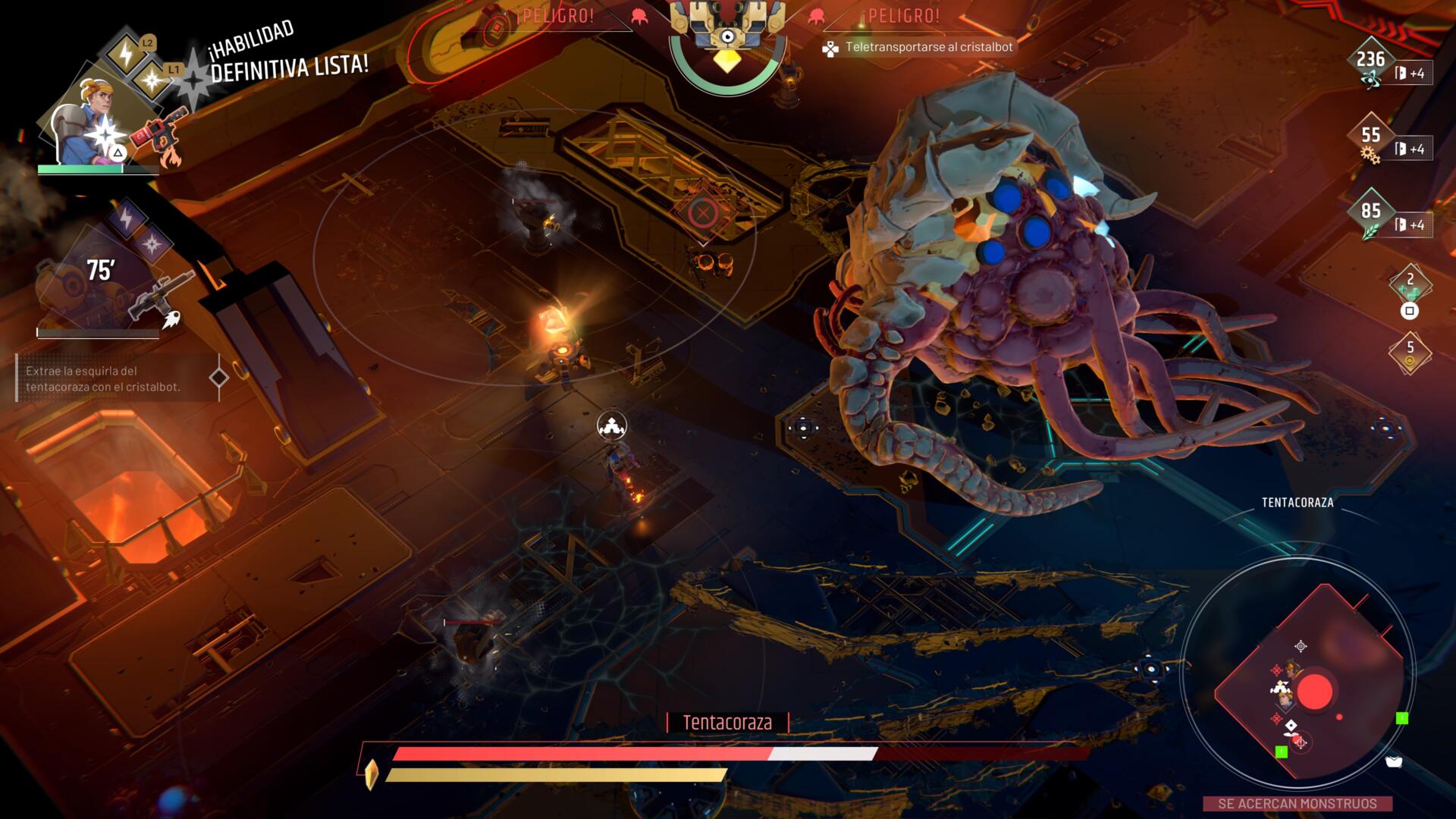Select the science resource icon showing 236
The height and width of the screenshot is (819, 1456).
[1370, 64]
